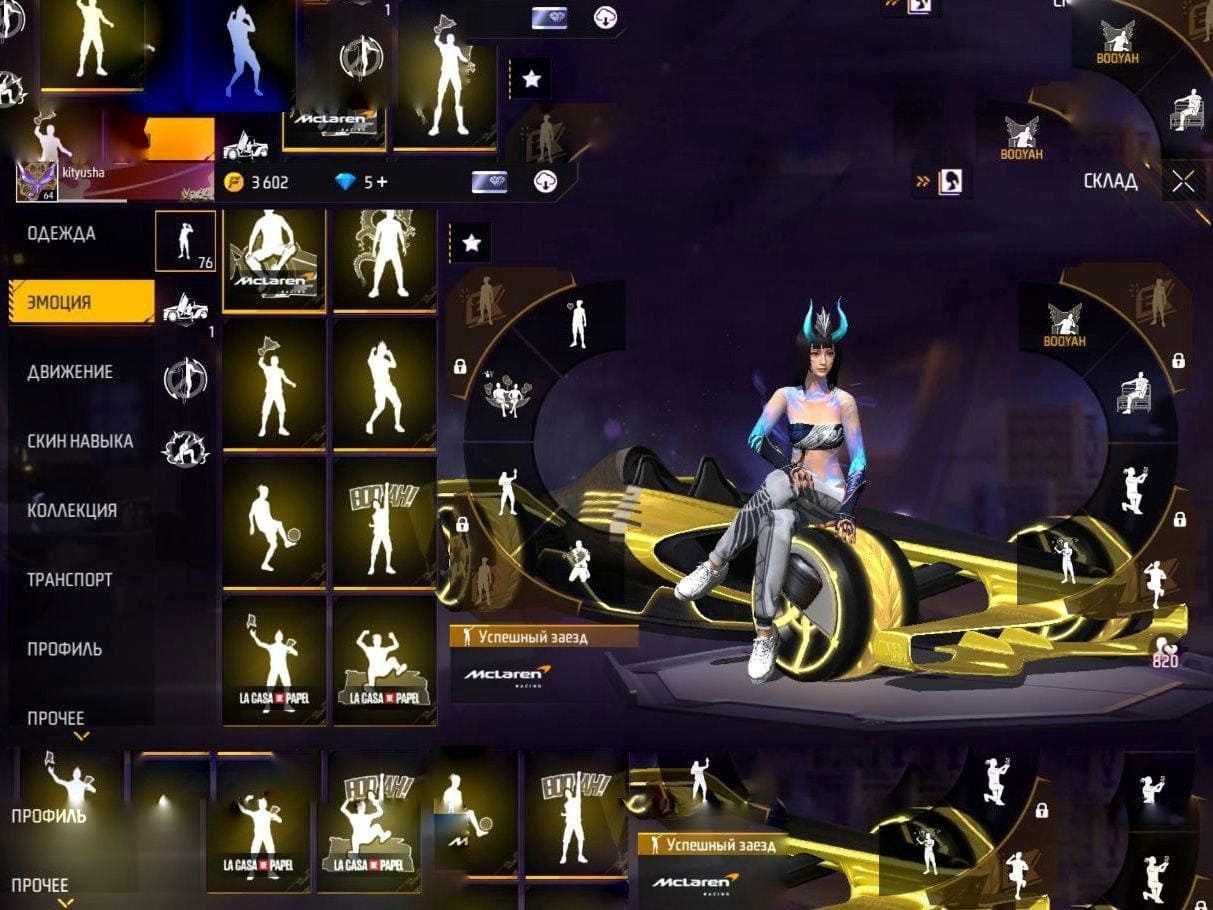Screen dimensions: 1213x910
Task: Add diamonds using the plus next to 5
Action: (x=382, y=182)
